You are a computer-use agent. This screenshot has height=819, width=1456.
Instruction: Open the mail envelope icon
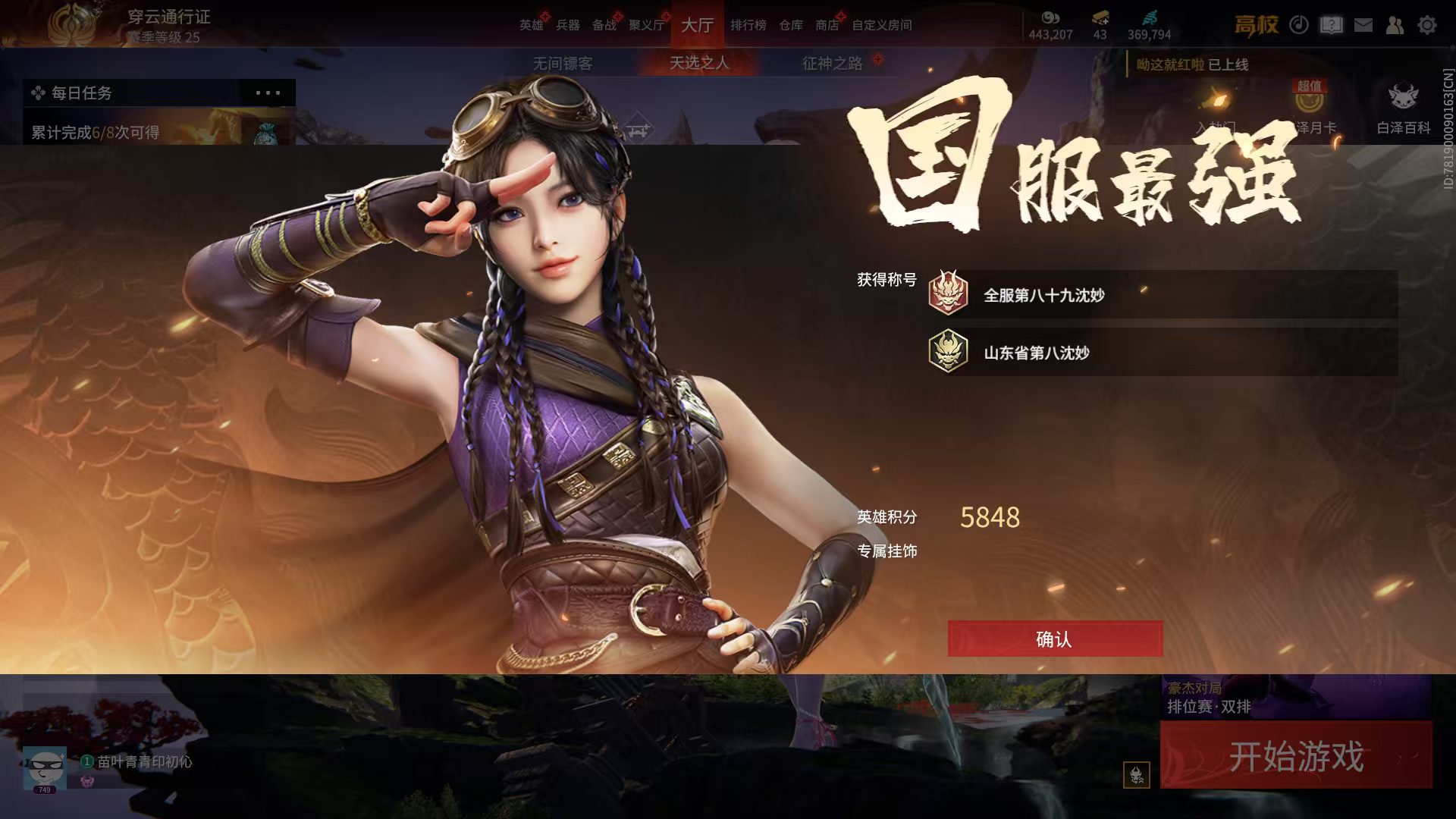point(1363,25)
